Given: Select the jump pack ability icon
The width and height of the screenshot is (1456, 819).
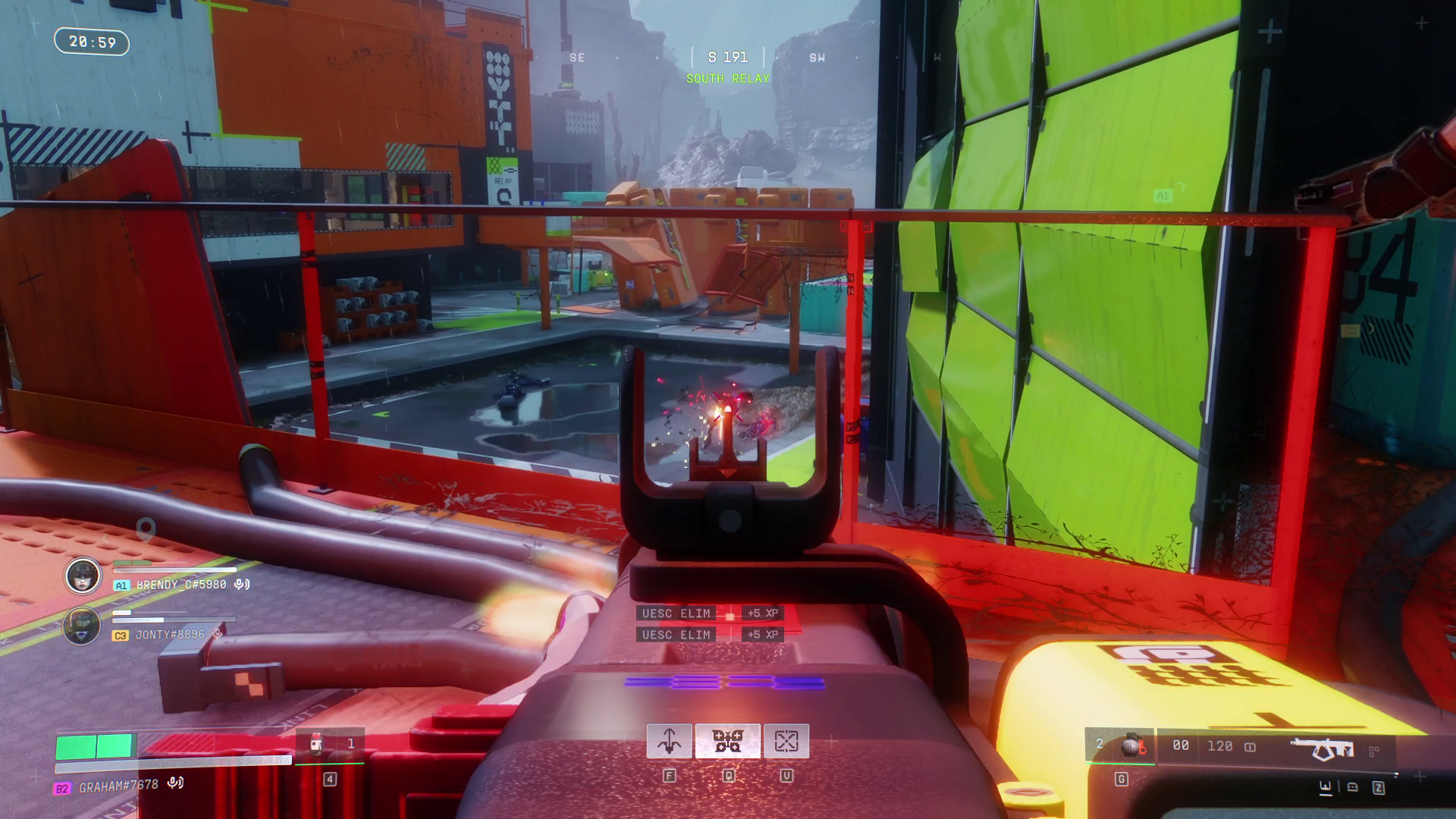Looking at the screenshot, I should tap(670, 742).
